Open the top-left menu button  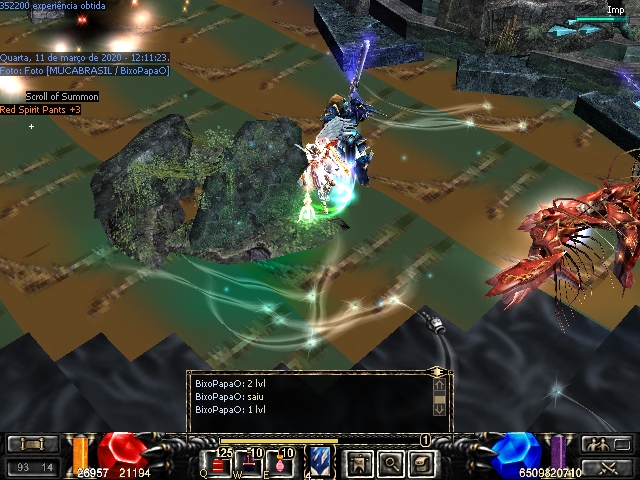[31, 444]
